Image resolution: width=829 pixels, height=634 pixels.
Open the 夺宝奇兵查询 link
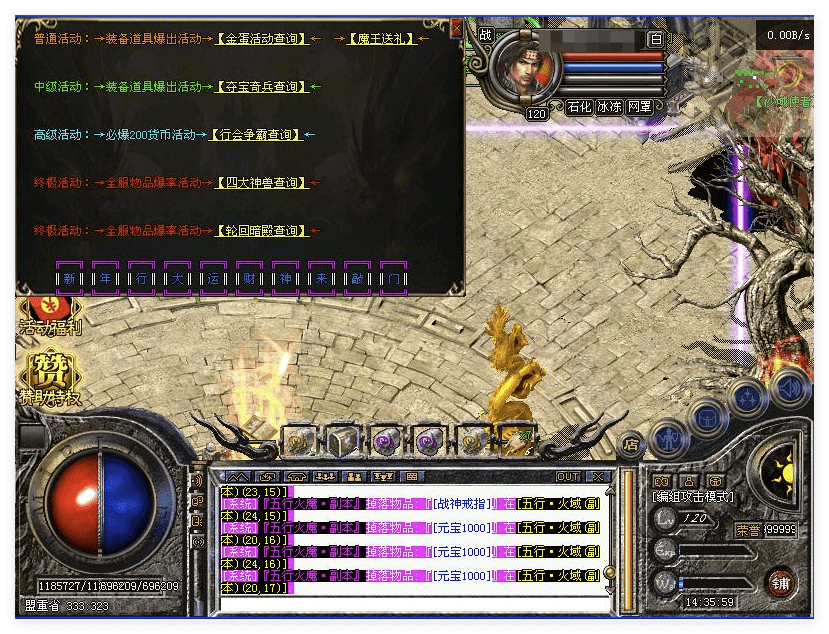point(262,87)
